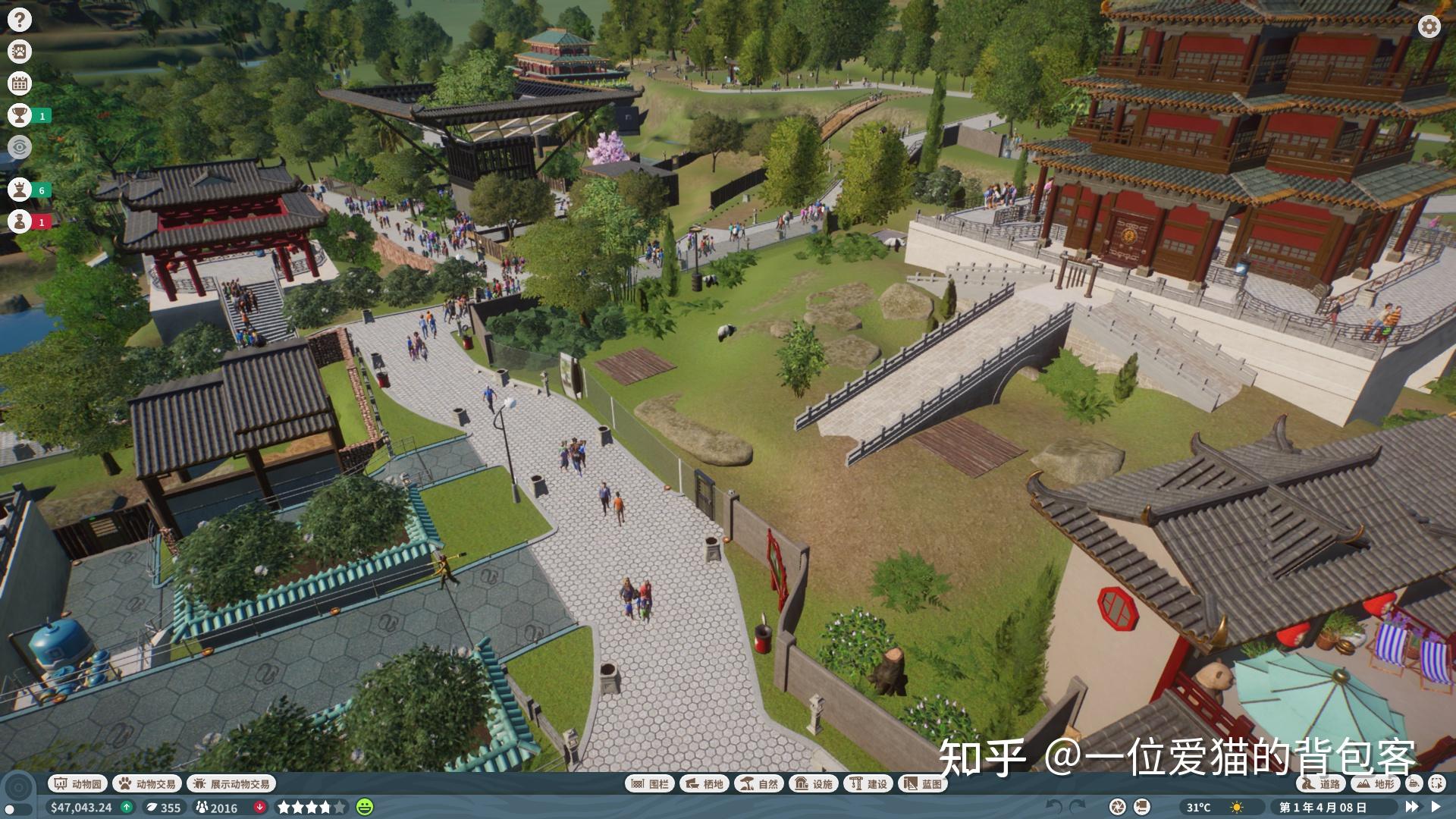Open the paw print Zoopedia book
Screen dimensions: 1456x819
coord(20,52)
